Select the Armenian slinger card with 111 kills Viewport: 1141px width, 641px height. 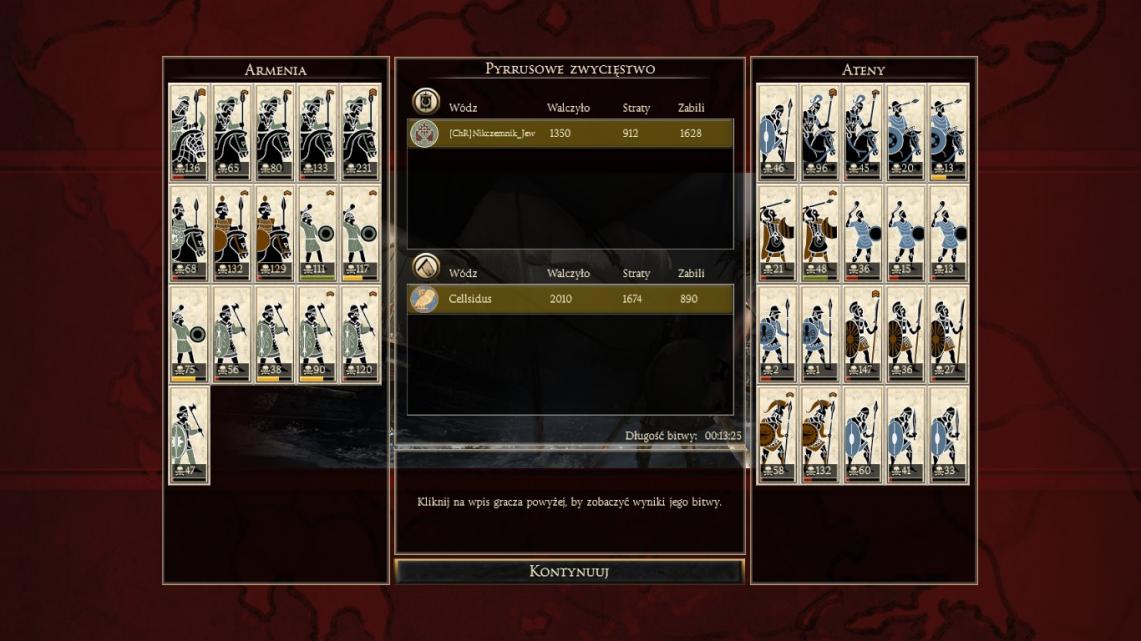[318, 233]
